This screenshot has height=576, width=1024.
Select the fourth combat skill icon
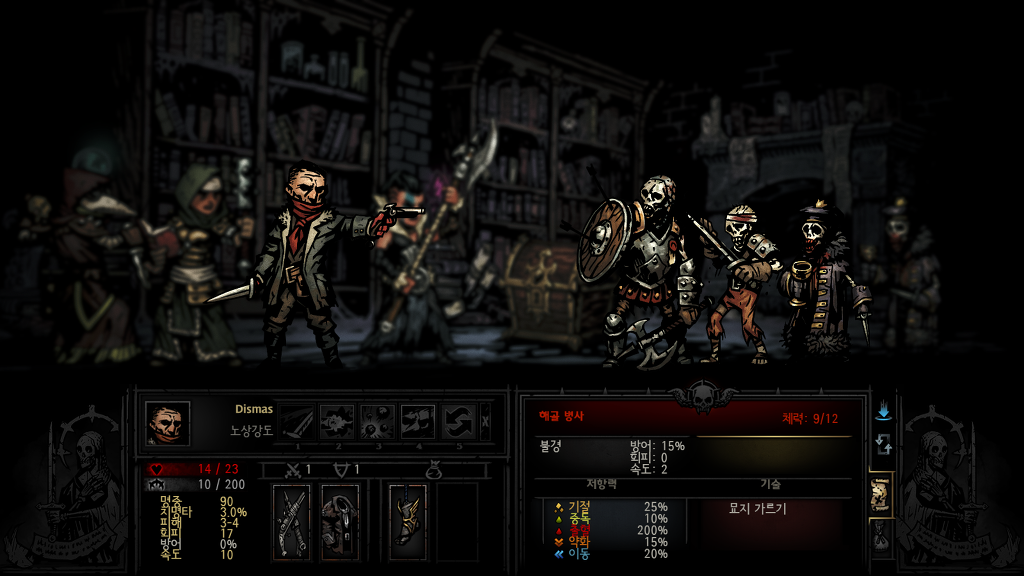(x=418, y=421)
